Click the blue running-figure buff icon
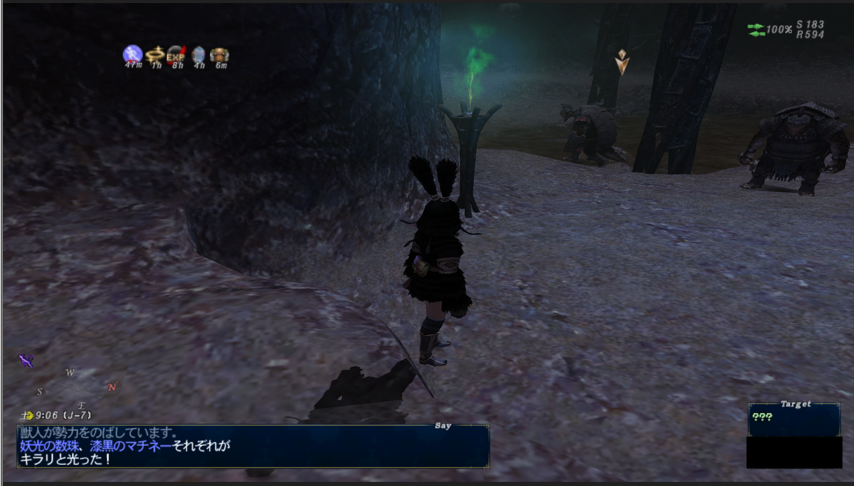This screenshot has width=854, height=486. [x=132, y=54]
